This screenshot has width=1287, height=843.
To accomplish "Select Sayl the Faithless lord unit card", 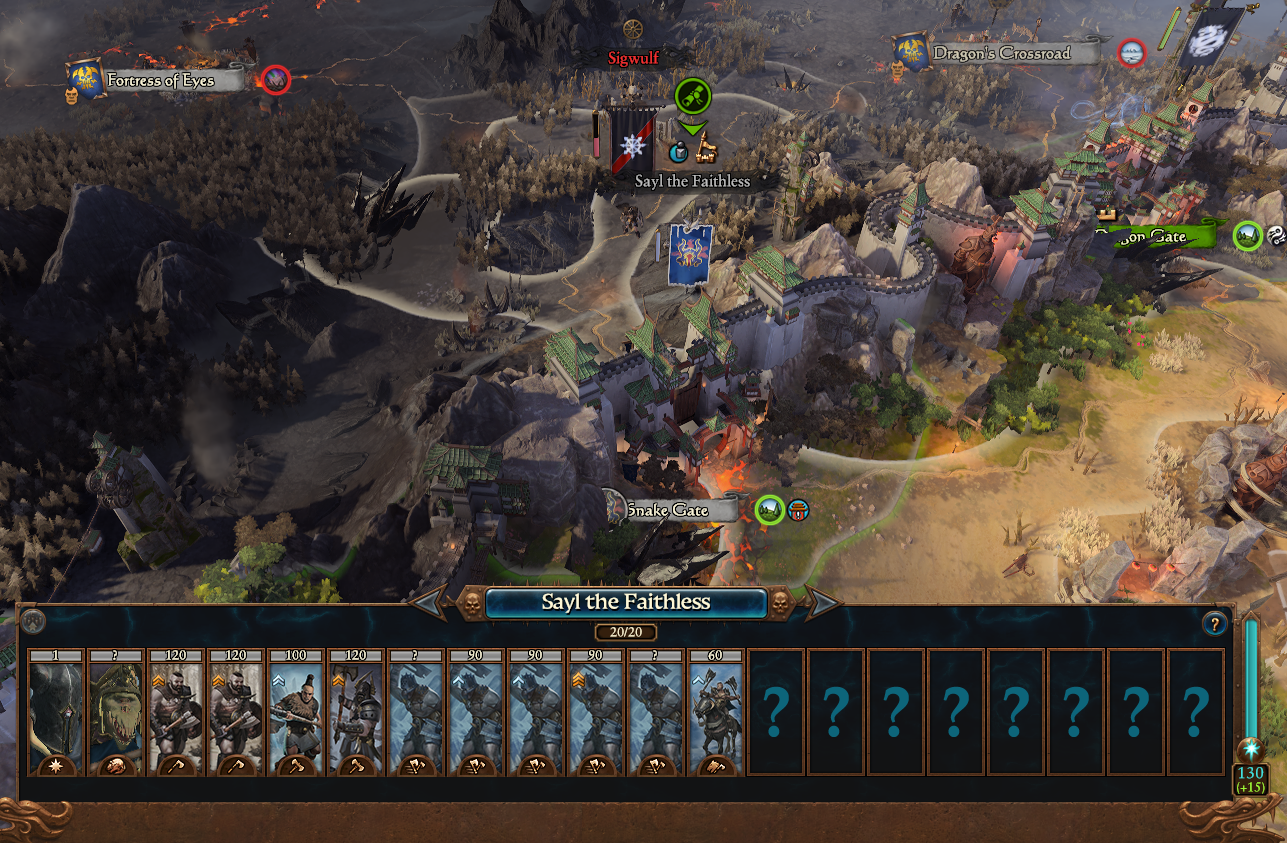I will [55, 712].
